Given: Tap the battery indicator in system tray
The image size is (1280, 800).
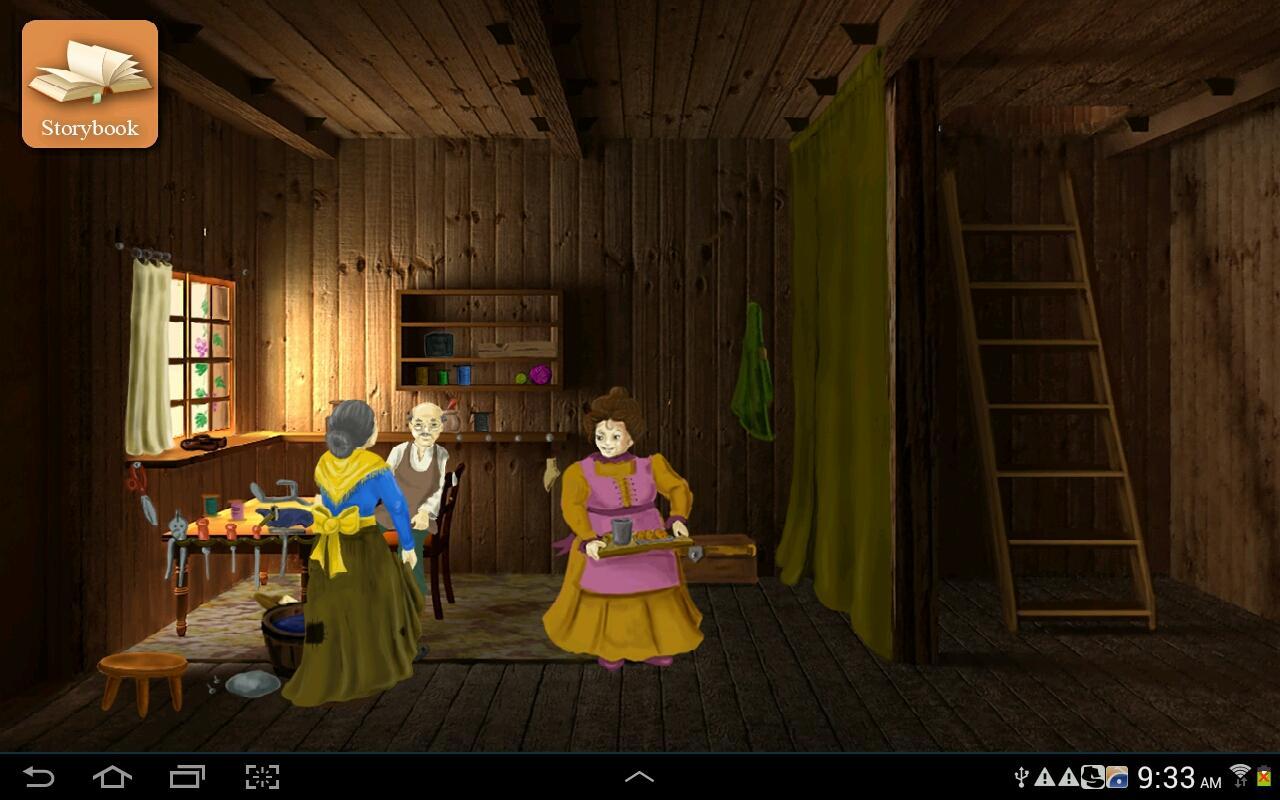Looking at the screenshot, I should pos(1262,778).
